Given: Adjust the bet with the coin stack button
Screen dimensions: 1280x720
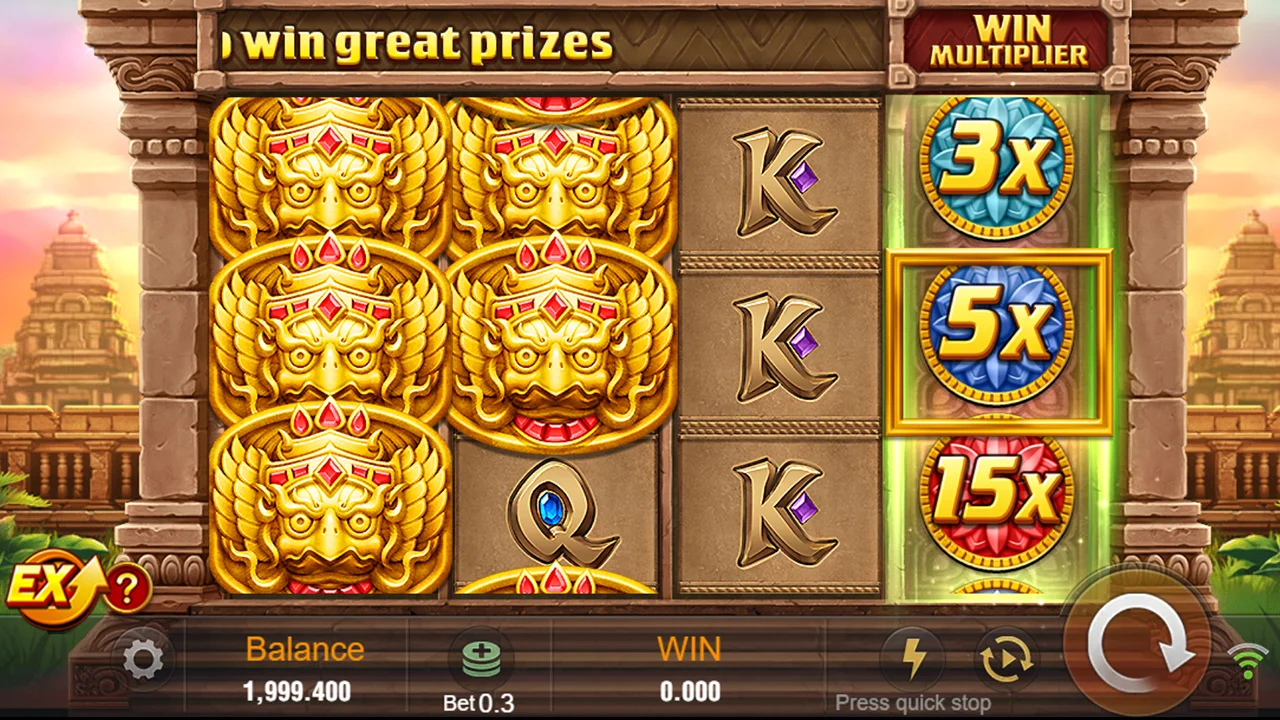Looking at the screenshot, I should click(481, 659).
